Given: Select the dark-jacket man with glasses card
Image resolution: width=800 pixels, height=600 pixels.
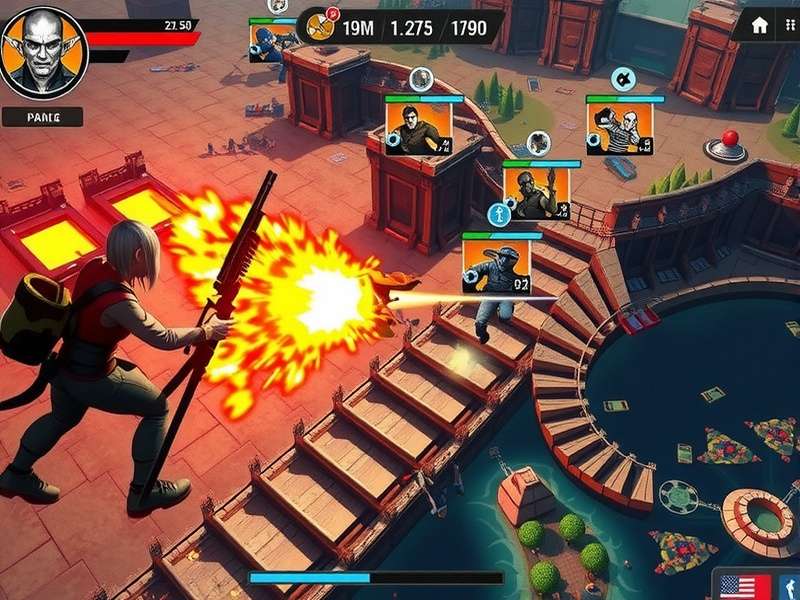Looking at the screenshot, I should click(x=419, y=128).
